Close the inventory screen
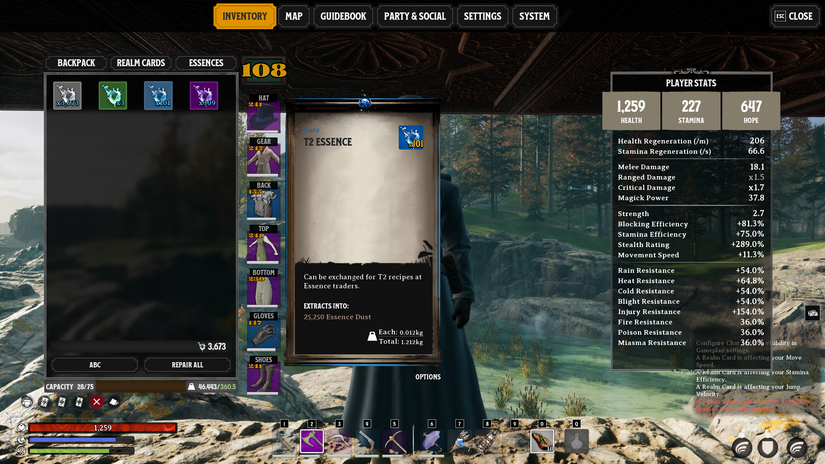Image resolution: width=825 pixels, height=464 pixels. pyautogui.click(x=794, y=16)
